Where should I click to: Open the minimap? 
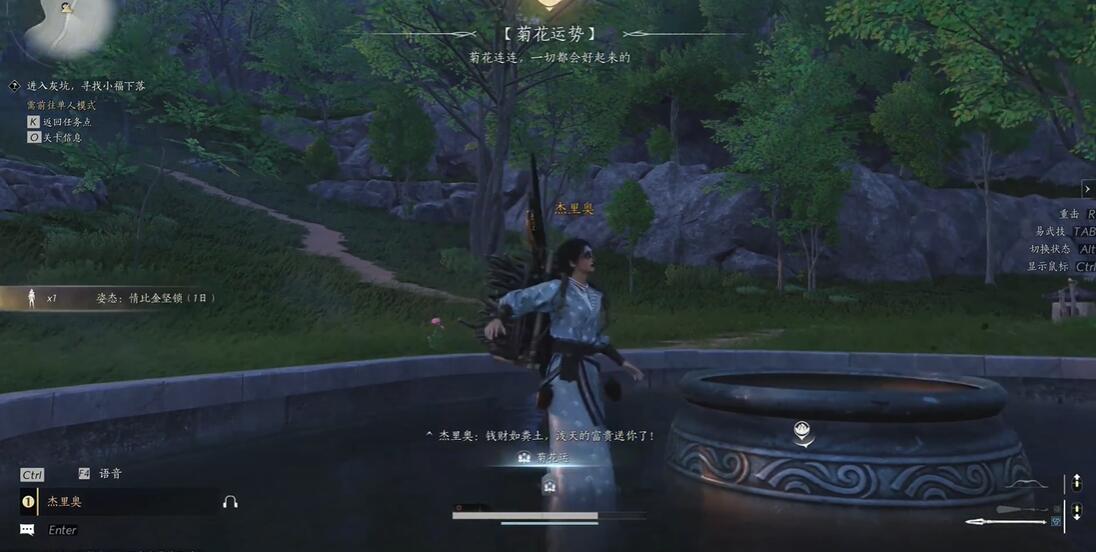70,25
